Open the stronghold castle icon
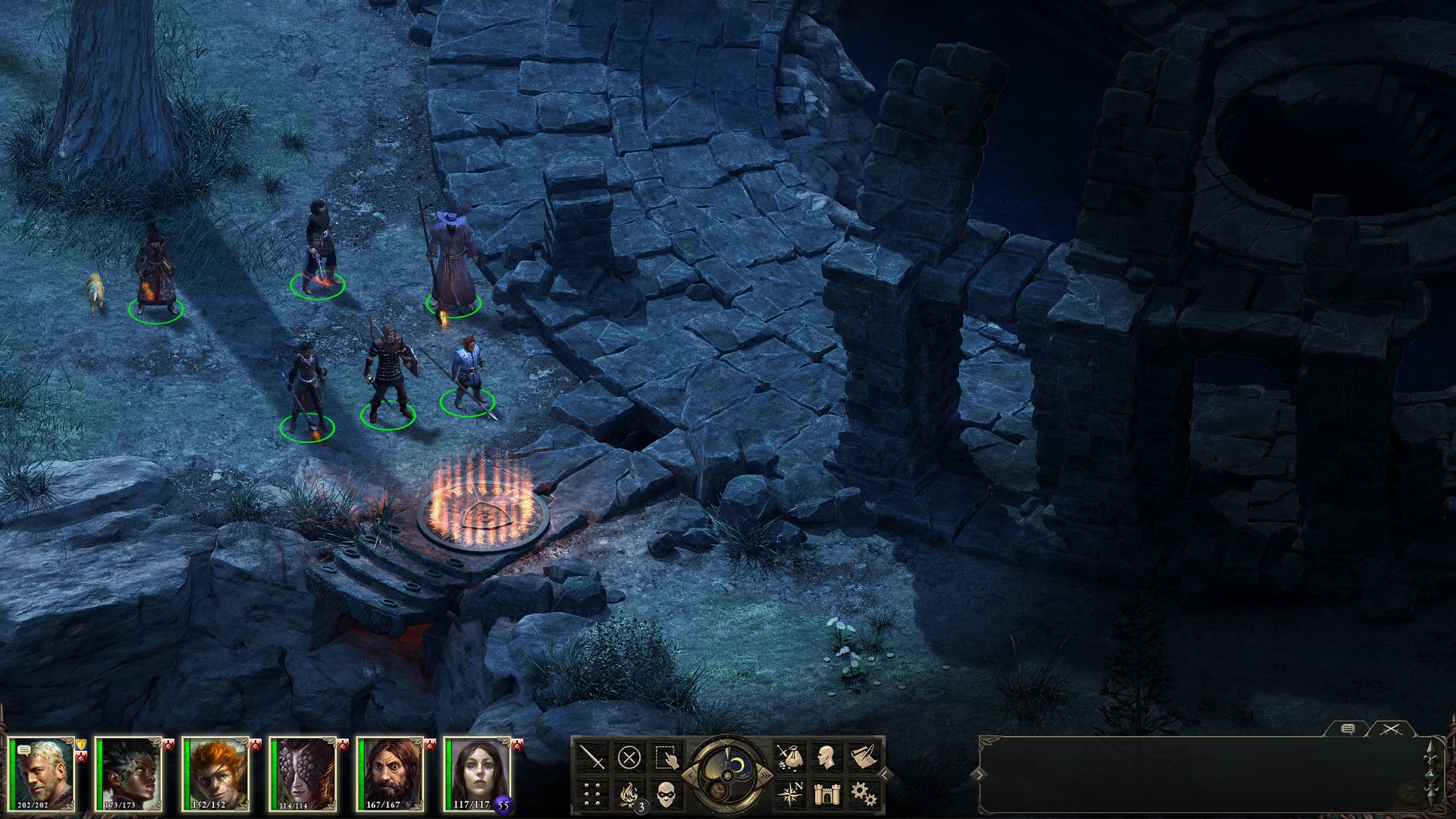 [825, 793]
